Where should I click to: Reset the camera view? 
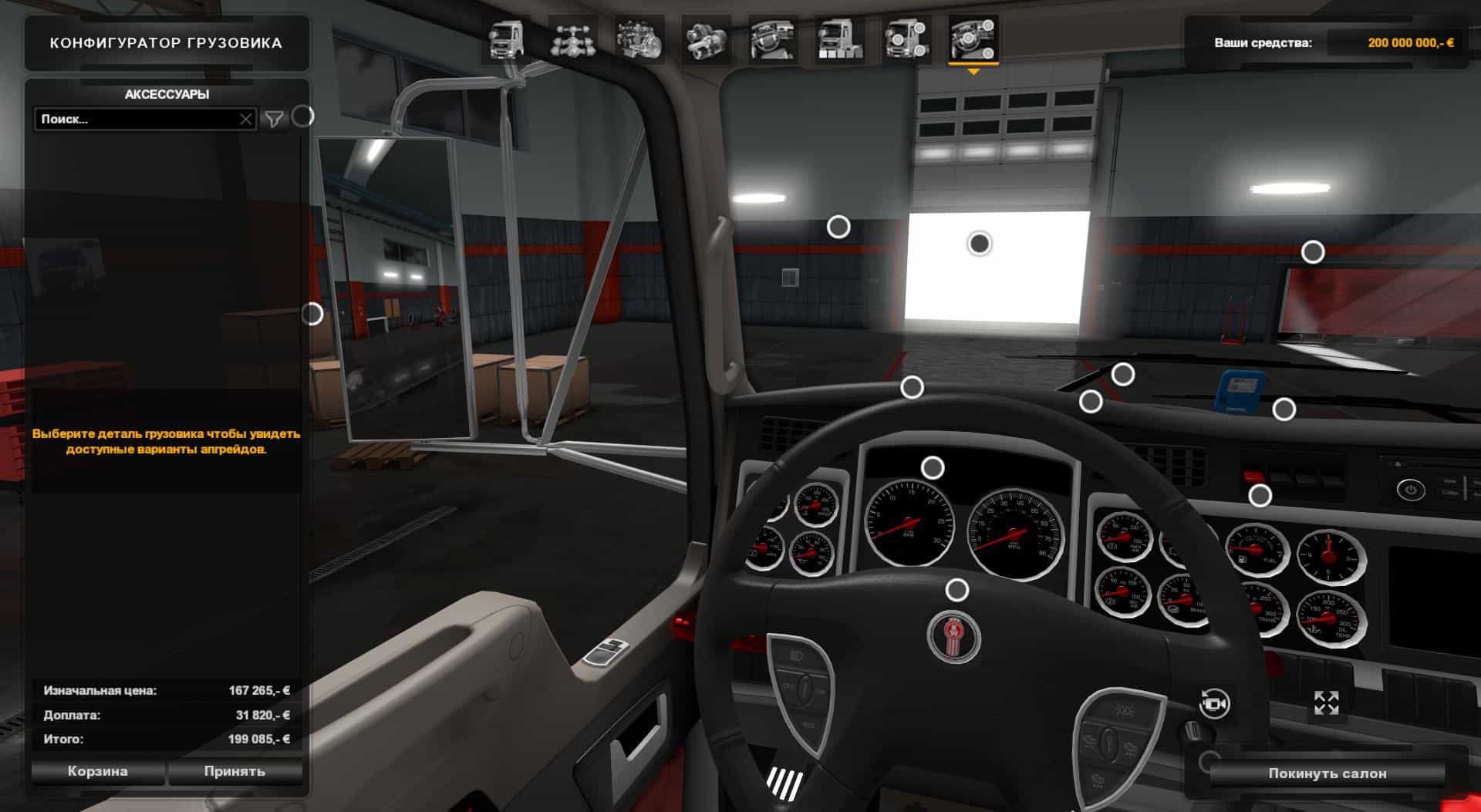[x=1215, y=703]
